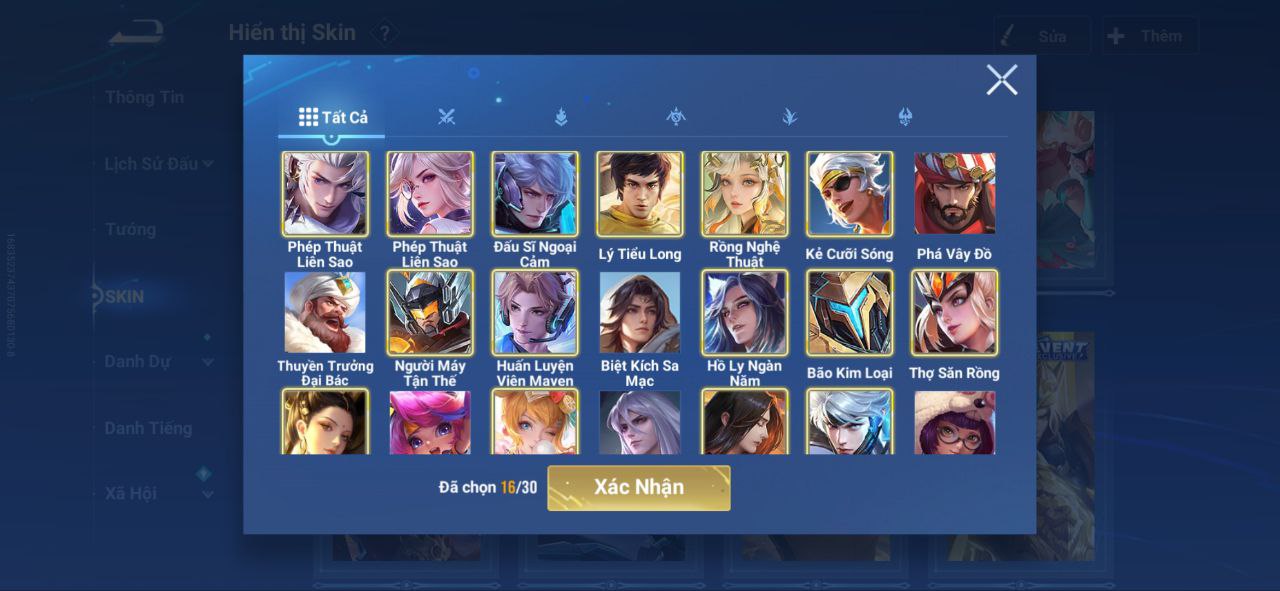Pick the Rồng Nghệ Thuật skin

744,194
